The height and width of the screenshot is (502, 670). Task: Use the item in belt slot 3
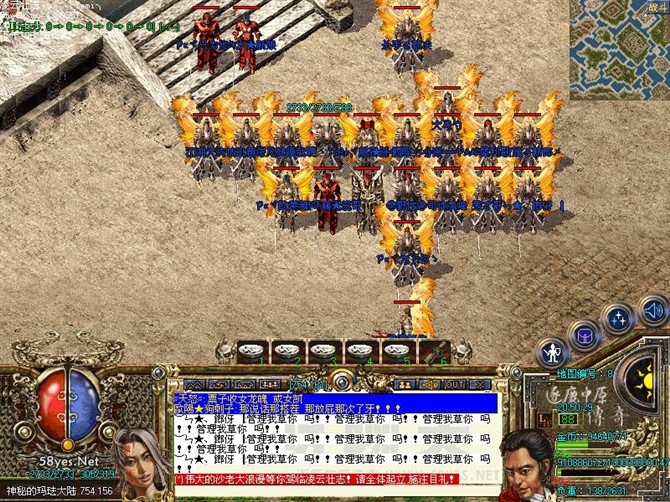point(324,351)
